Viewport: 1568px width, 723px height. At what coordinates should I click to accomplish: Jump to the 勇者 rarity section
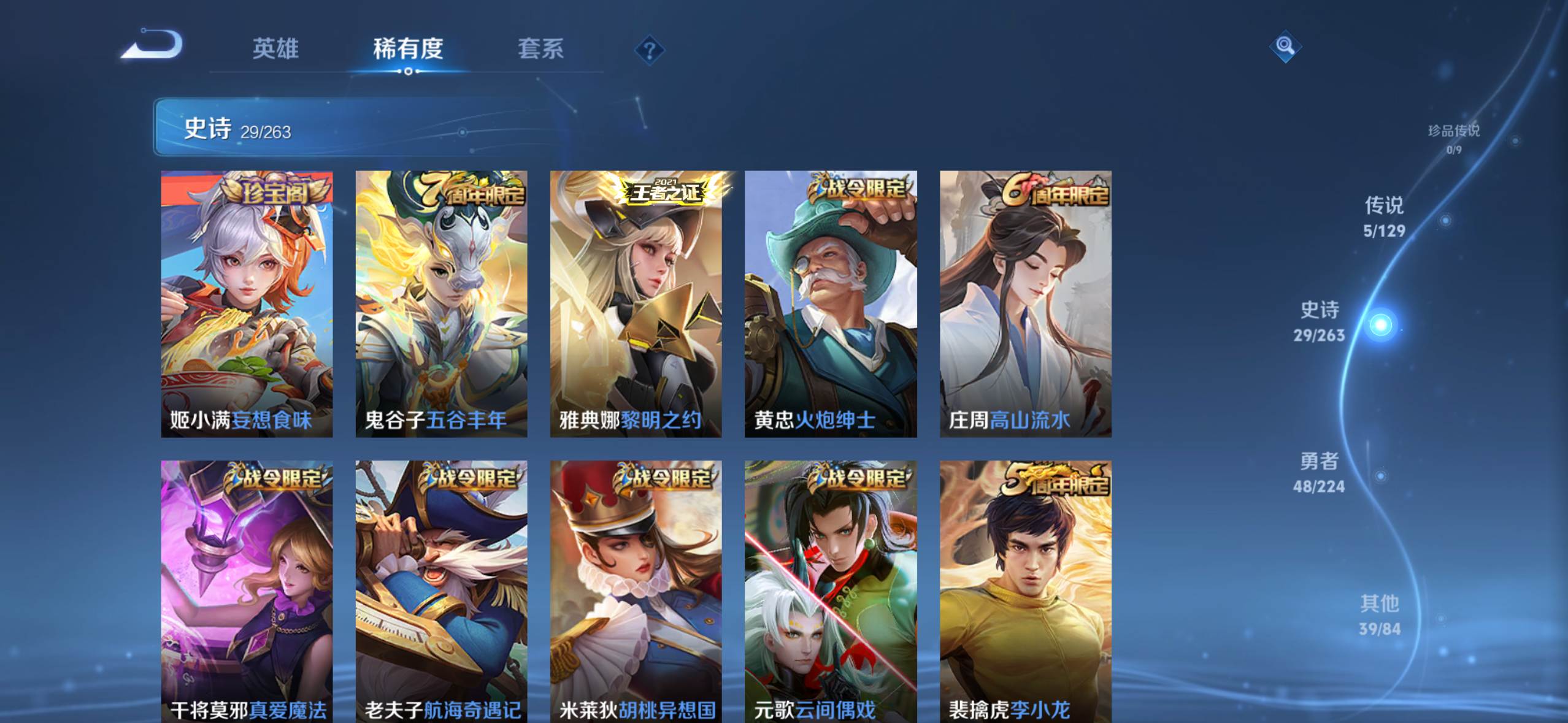click(1319, 472)
